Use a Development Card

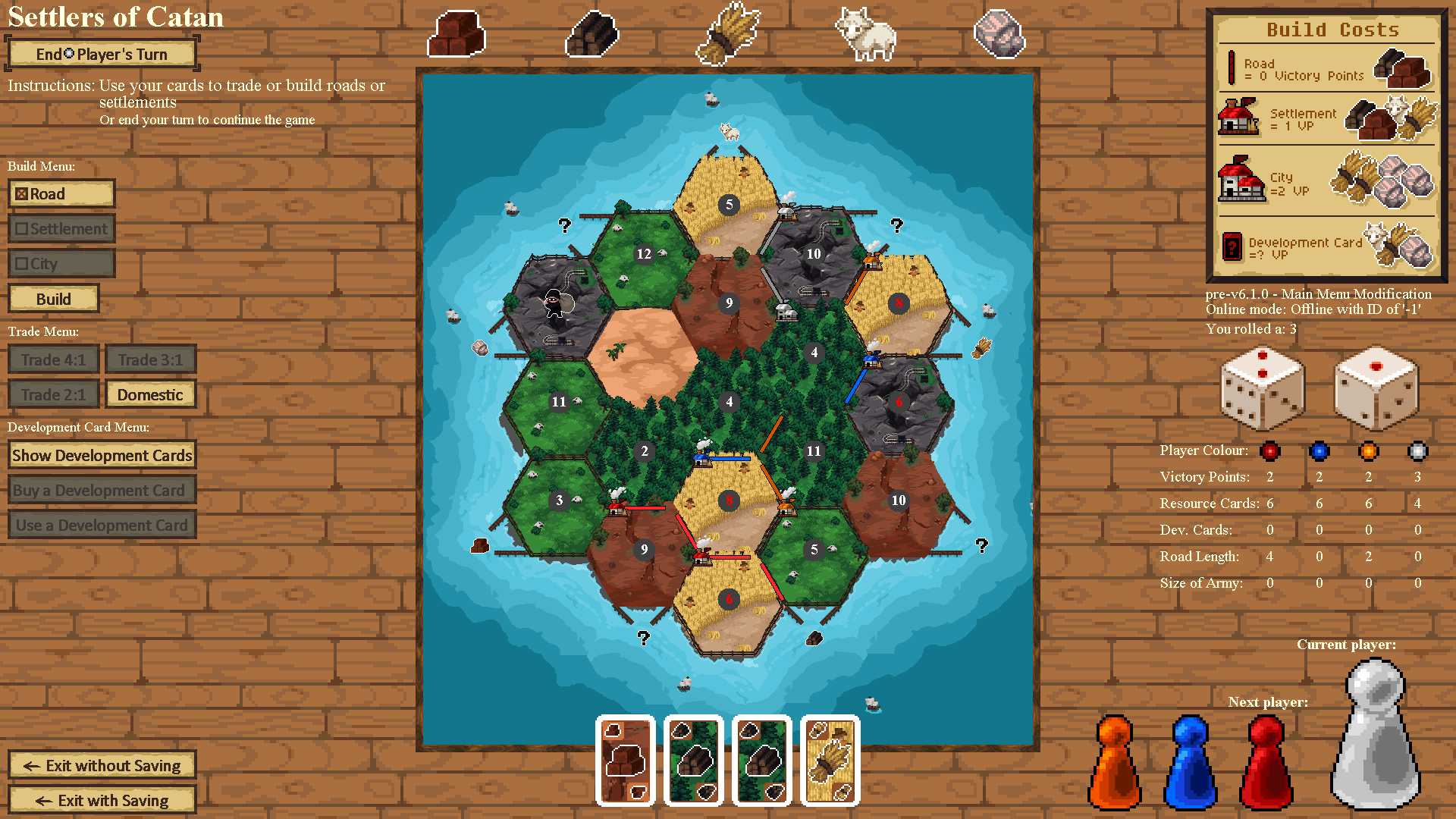102,526
